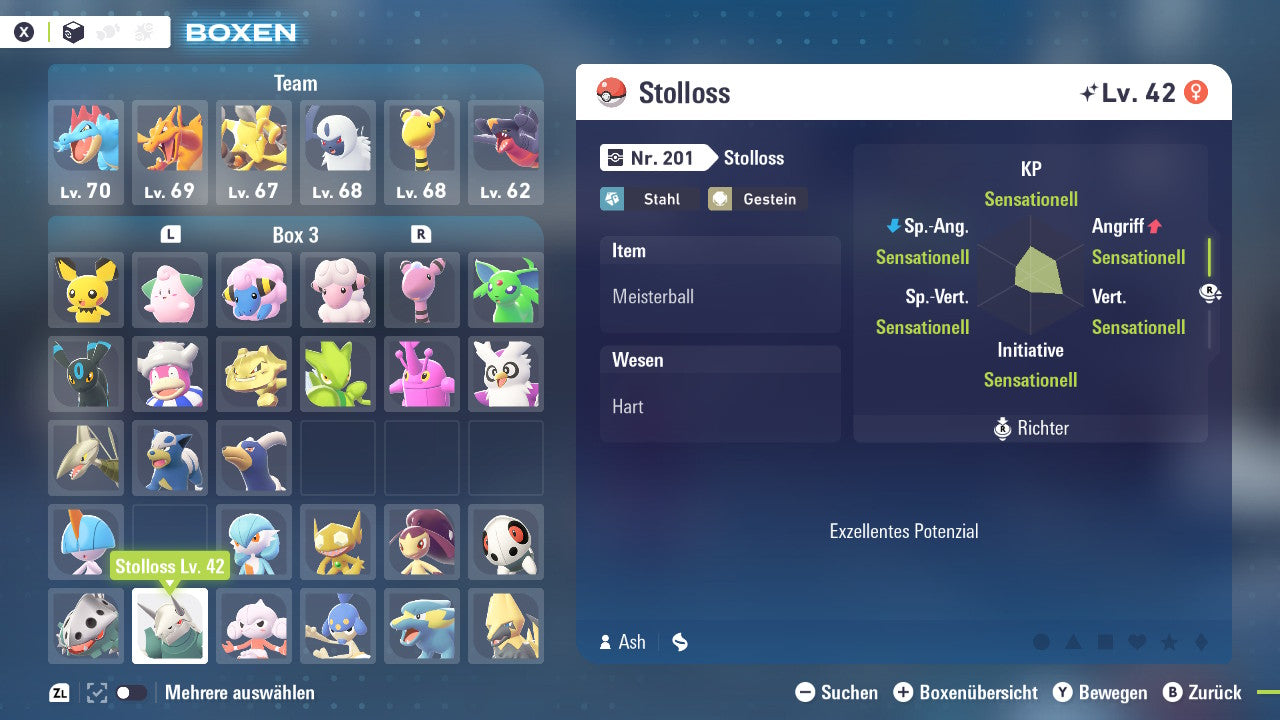1280x720 pixels.
Task: Click the Nr. 201 badge
Action: [655, 157]
